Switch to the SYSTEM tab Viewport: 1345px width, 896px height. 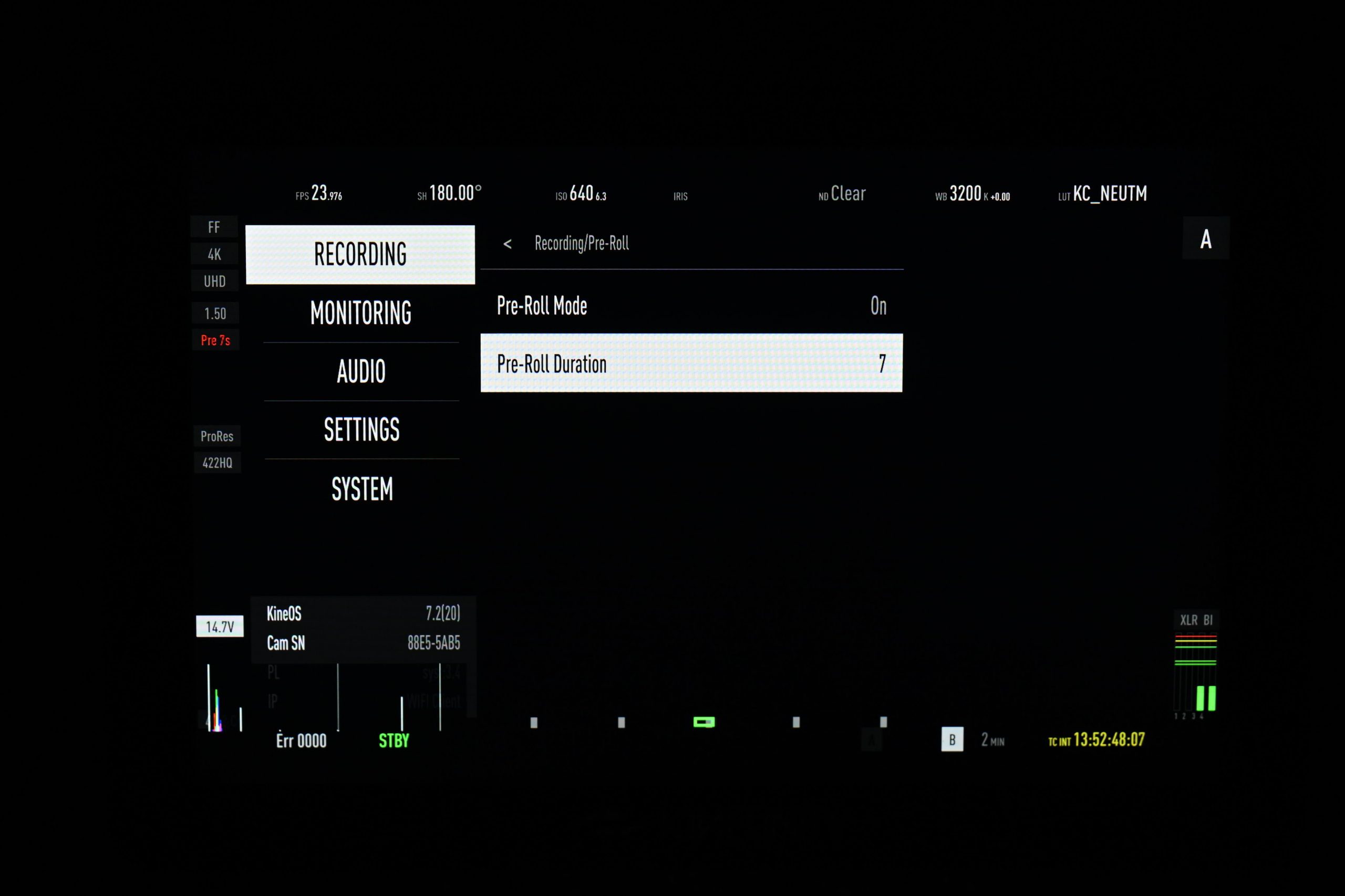tap(363, 489)
